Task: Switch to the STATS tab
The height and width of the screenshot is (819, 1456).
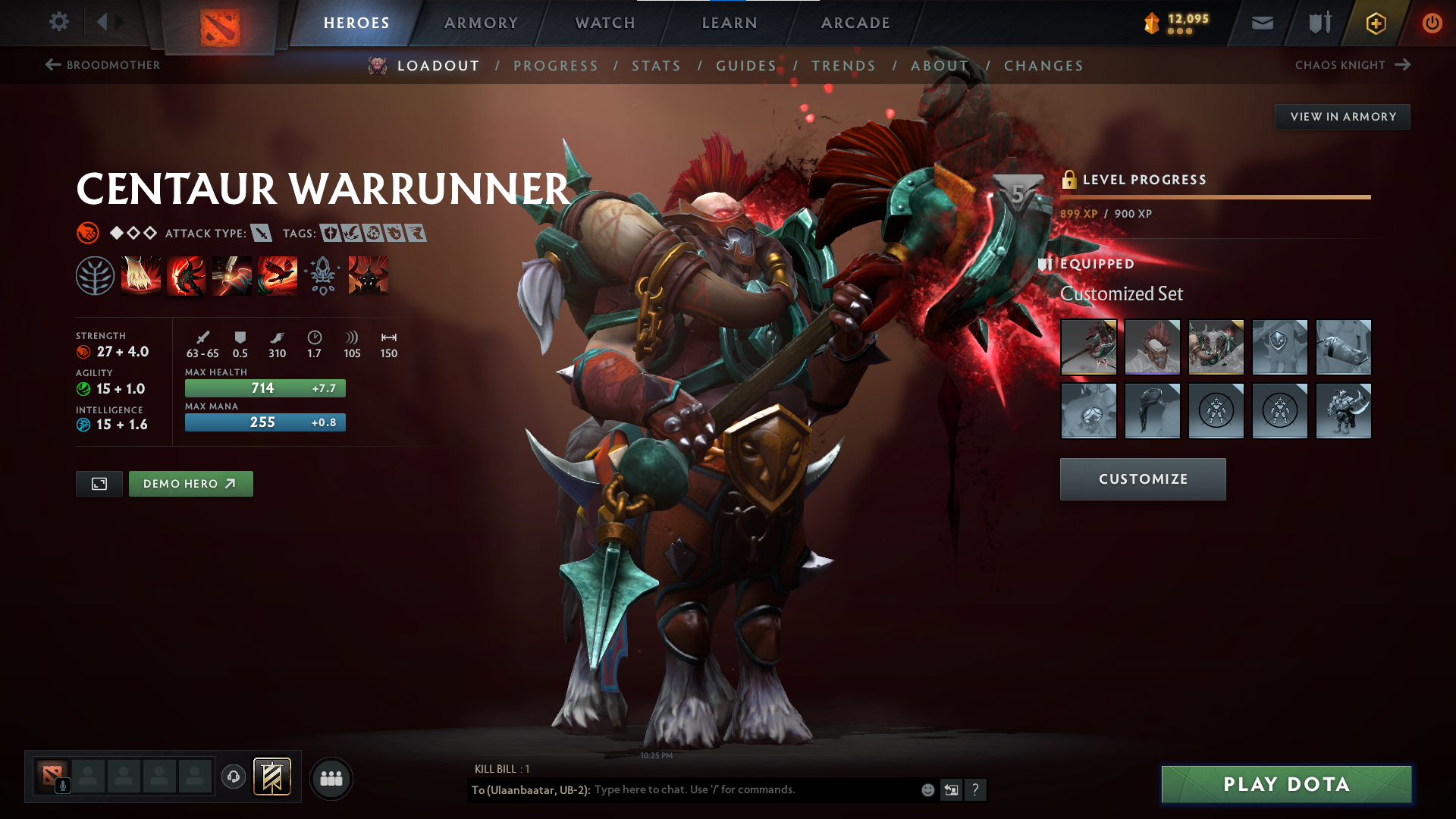Action: (657, 65)
